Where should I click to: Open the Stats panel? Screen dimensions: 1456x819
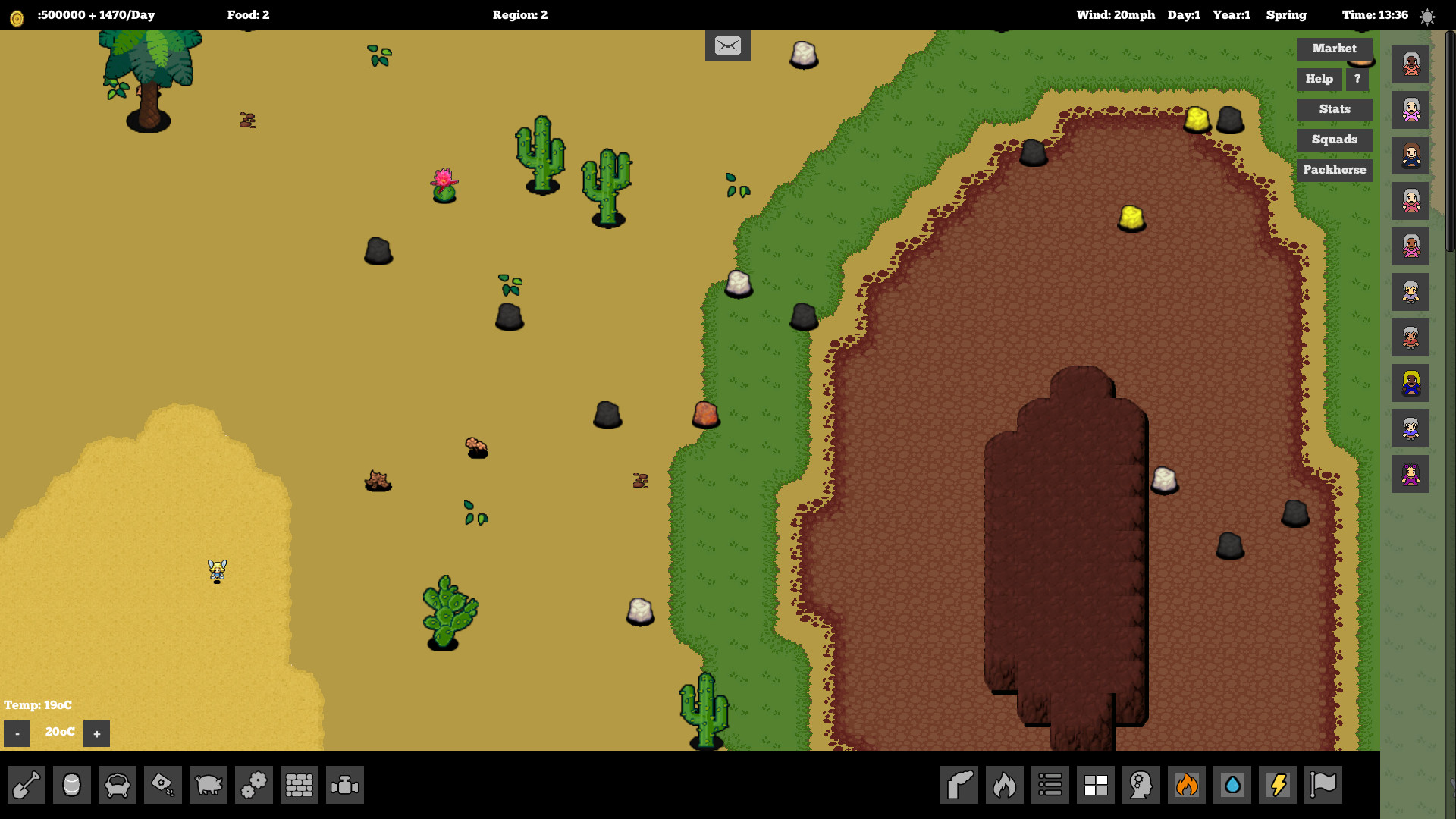(x=1334, y=109)
